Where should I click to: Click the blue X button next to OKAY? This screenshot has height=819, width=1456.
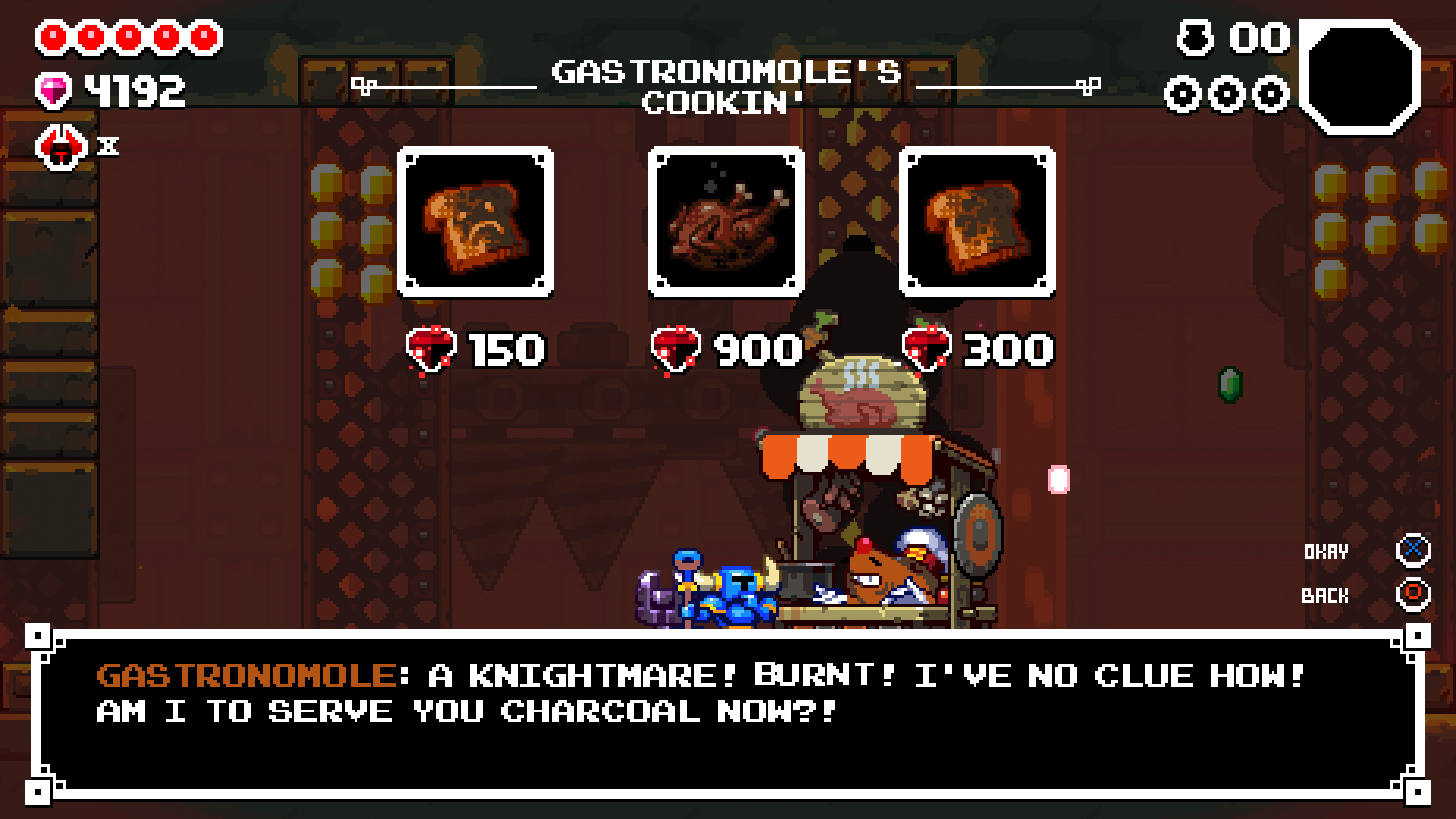(x=1414, y=552)
